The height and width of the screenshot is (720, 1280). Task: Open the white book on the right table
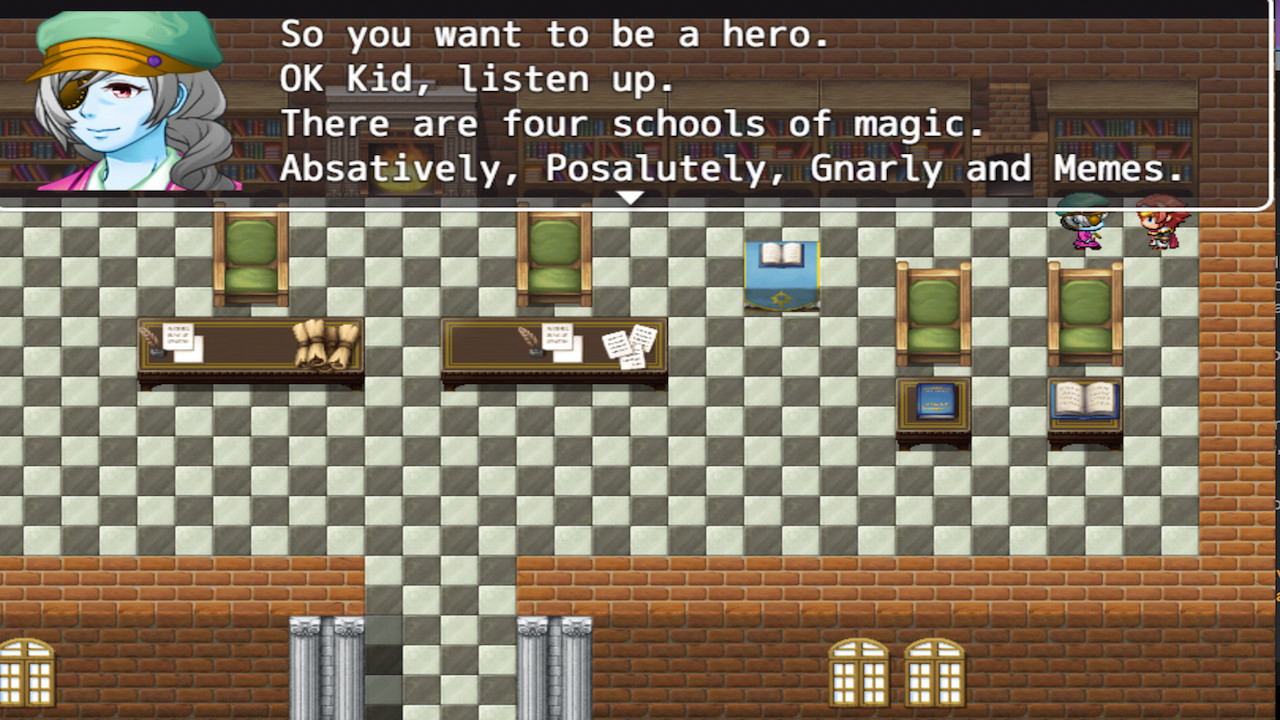point(1085,400)
